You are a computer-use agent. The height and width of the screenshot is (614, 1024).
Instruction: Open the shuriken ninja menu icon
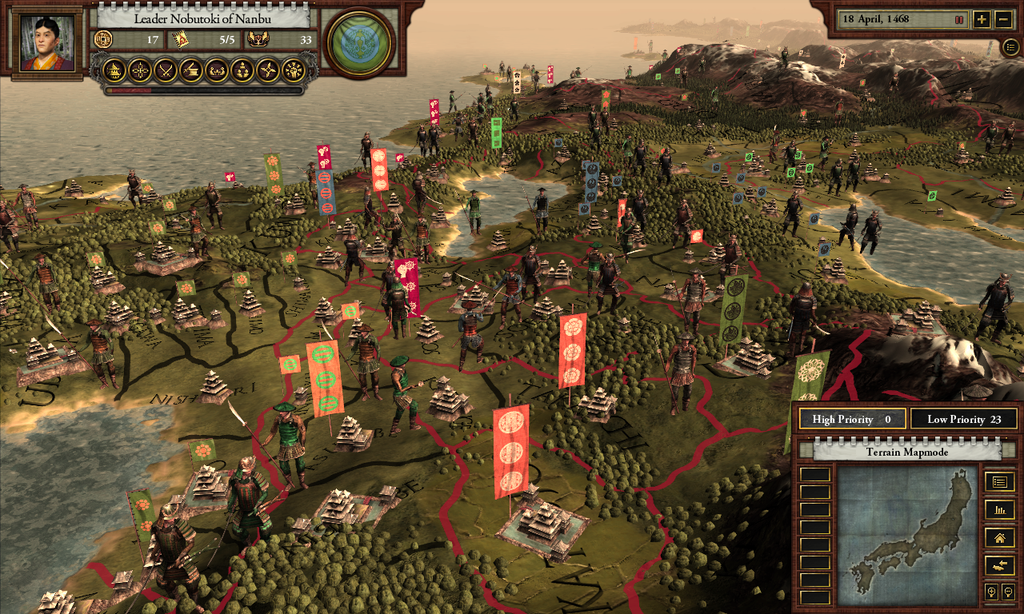click(268, 70)
